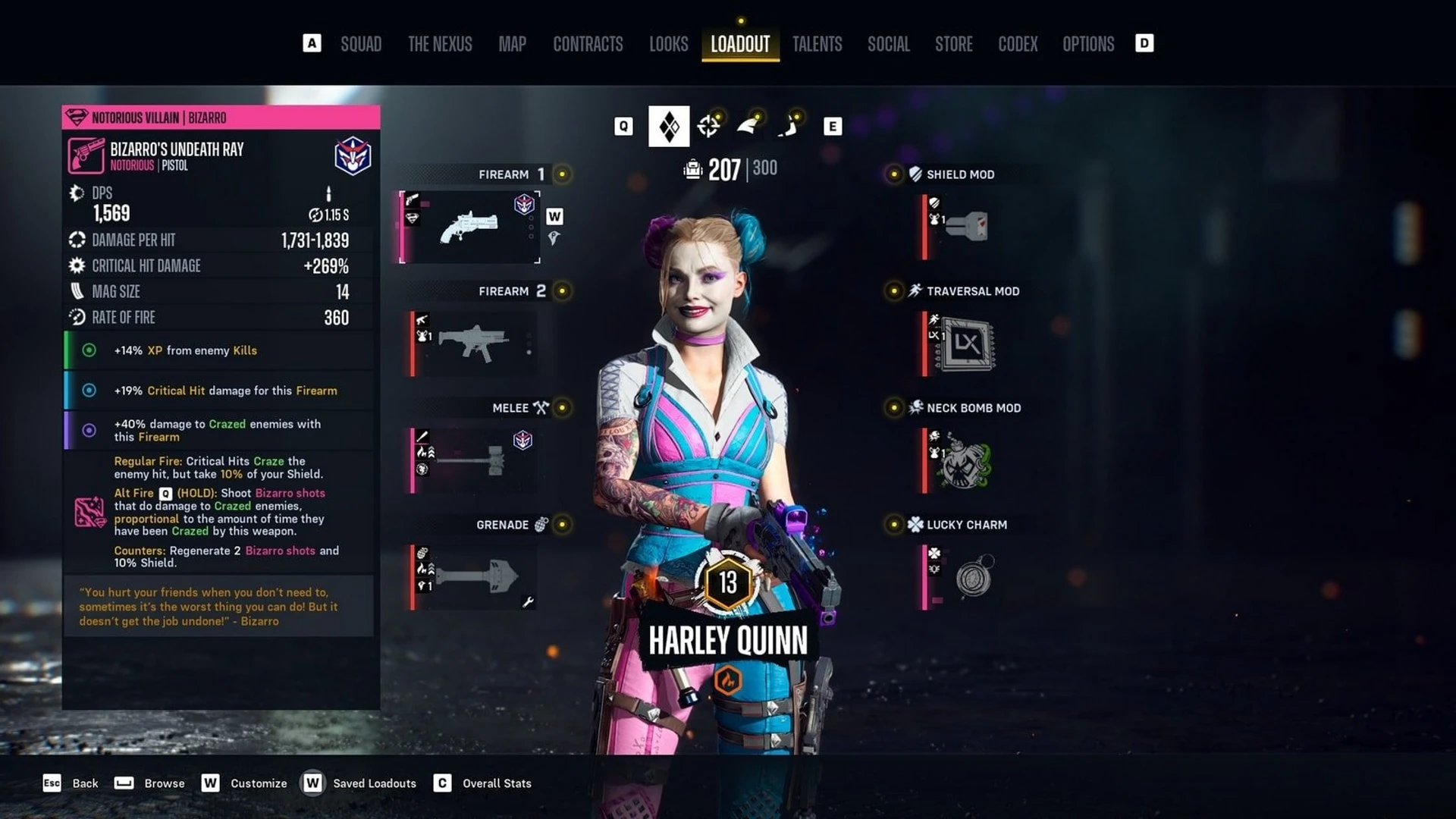Image resolution: width=1456 pixels, height=819 pixels.
Task: Open the Talents tab
Action: [817, 44]
